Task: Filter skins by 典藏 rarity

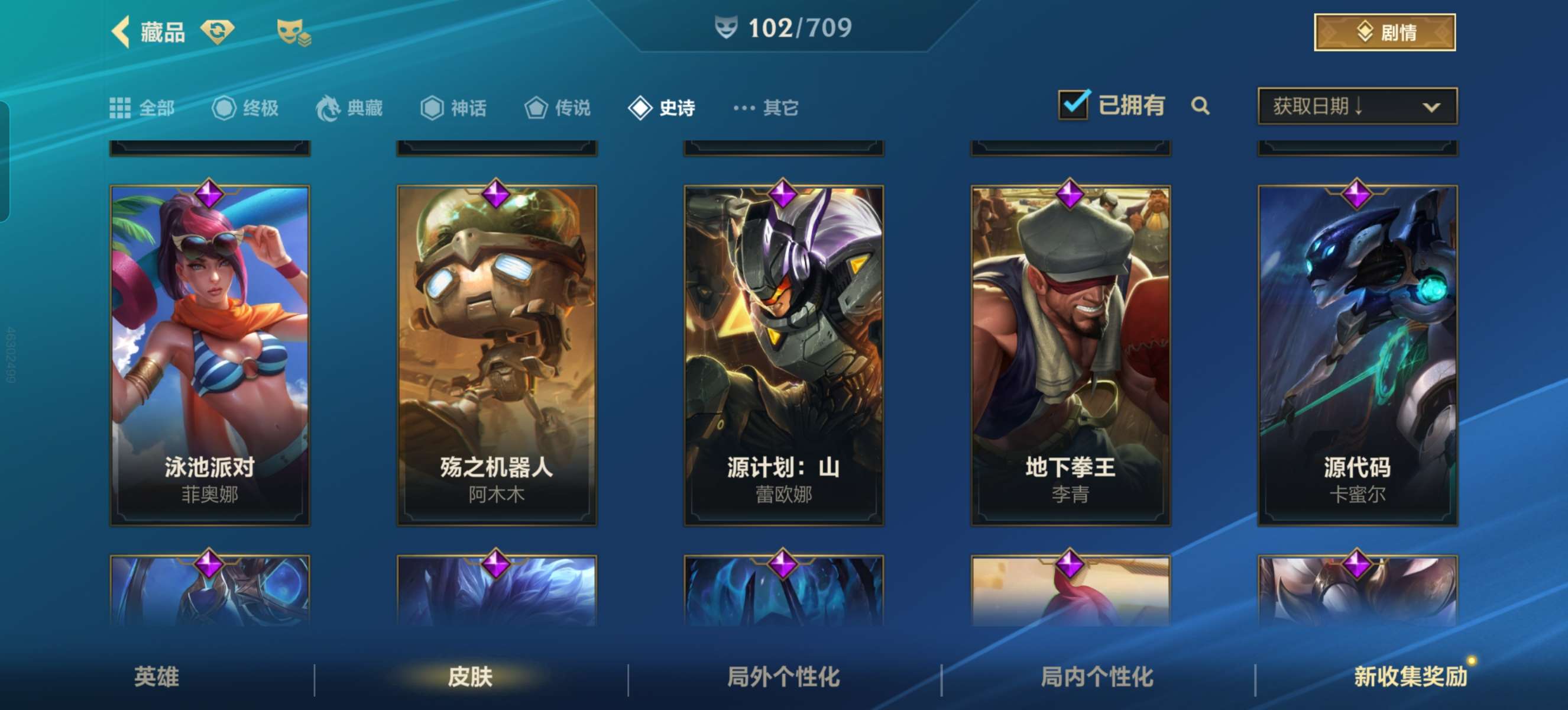Action: pyautogui.click(x=349, y=108)
